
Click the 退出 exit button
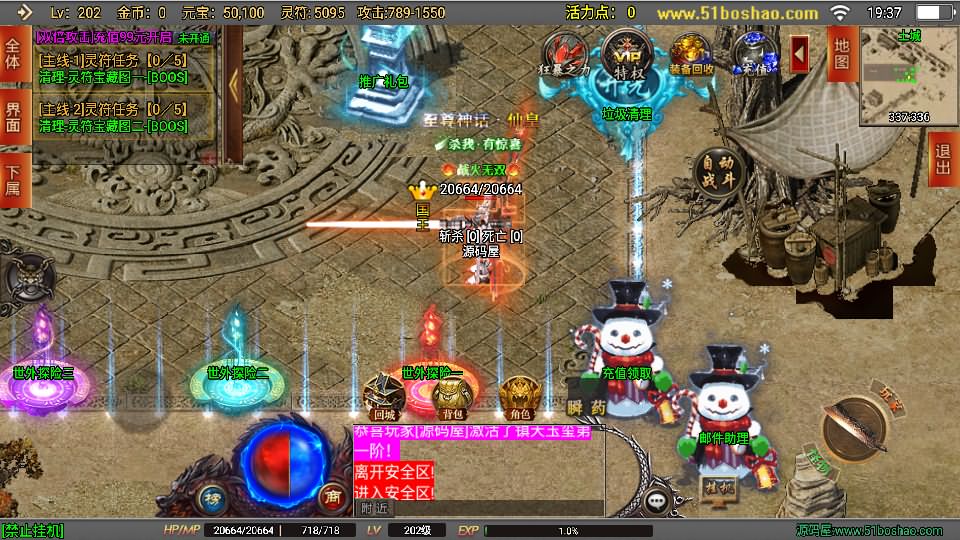point(941,159)
